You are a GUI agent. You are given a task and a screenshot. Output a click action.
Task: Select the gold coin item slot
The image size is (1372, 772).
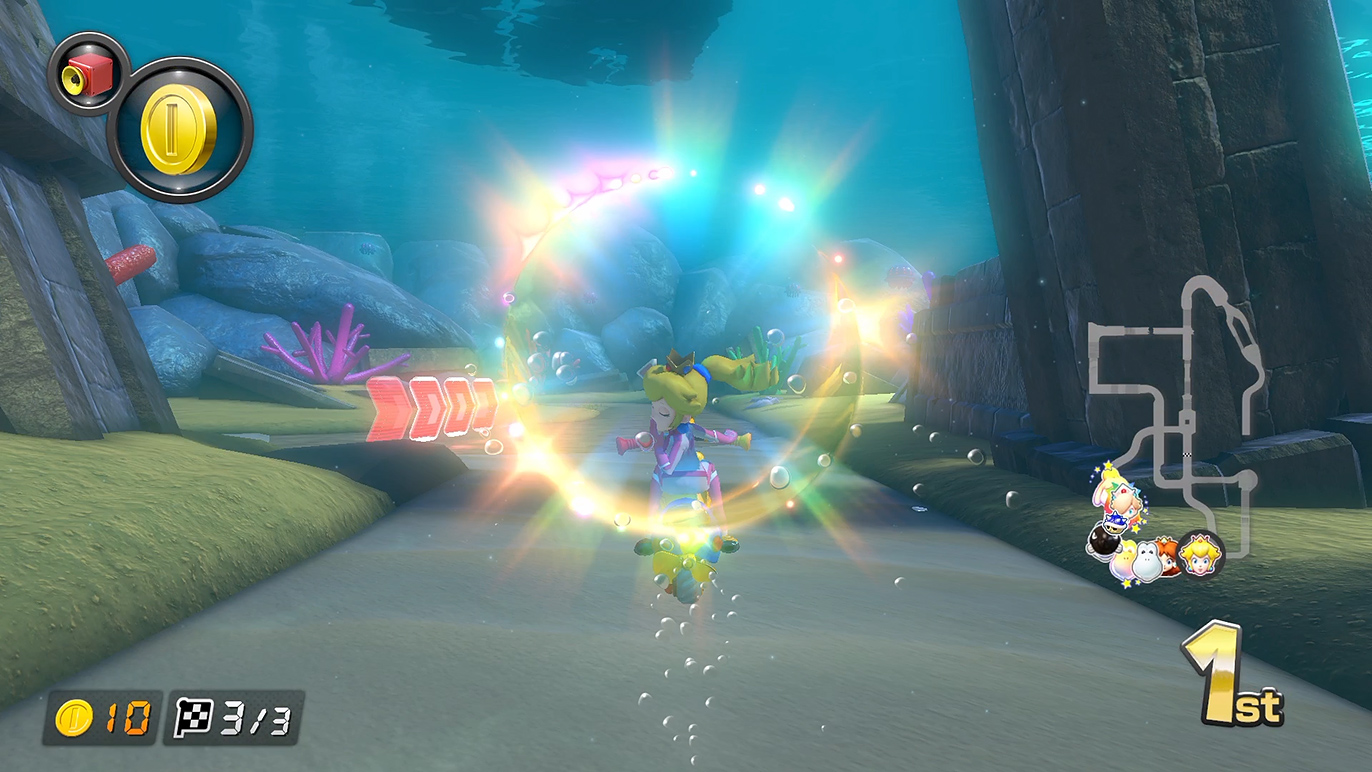(179, 130)
